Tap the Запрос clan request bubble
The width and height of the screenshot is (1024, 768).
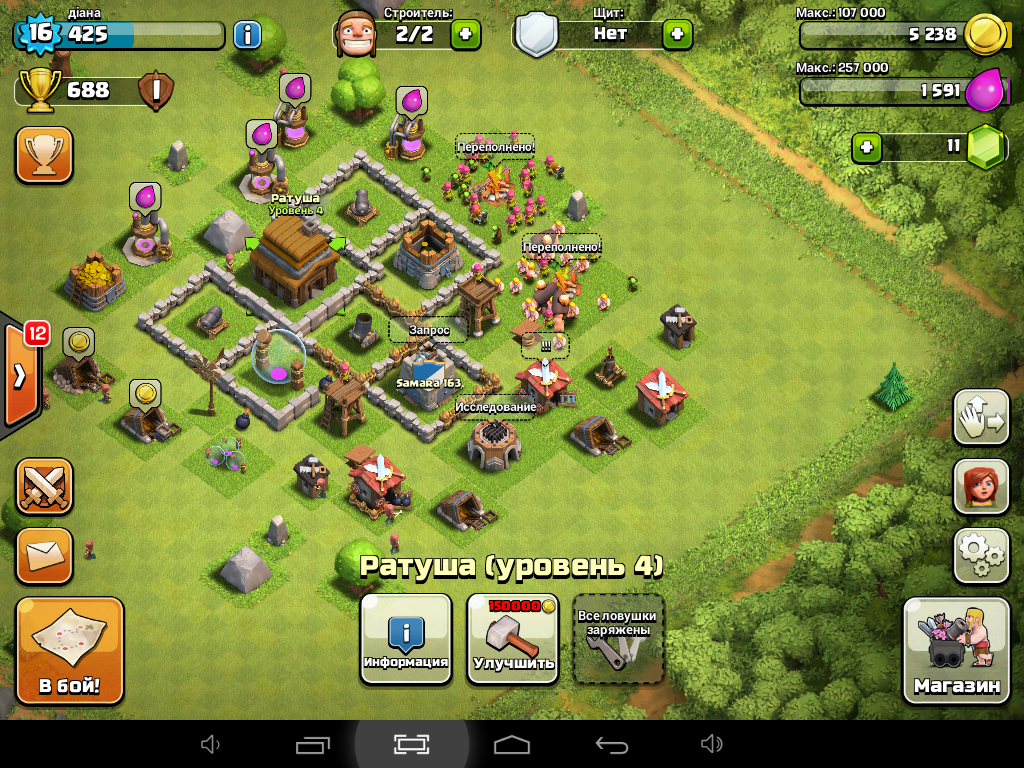point(429,329)
